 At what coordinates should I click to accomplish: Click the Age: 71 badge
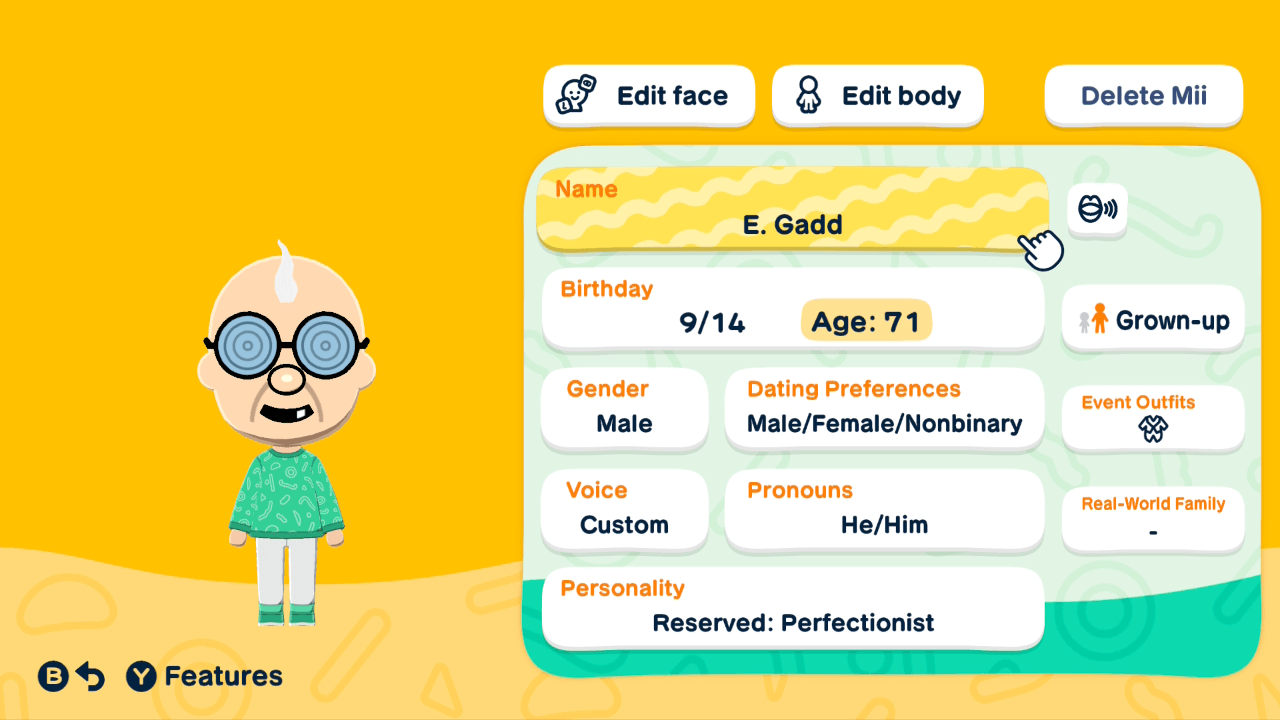[866, 322]
